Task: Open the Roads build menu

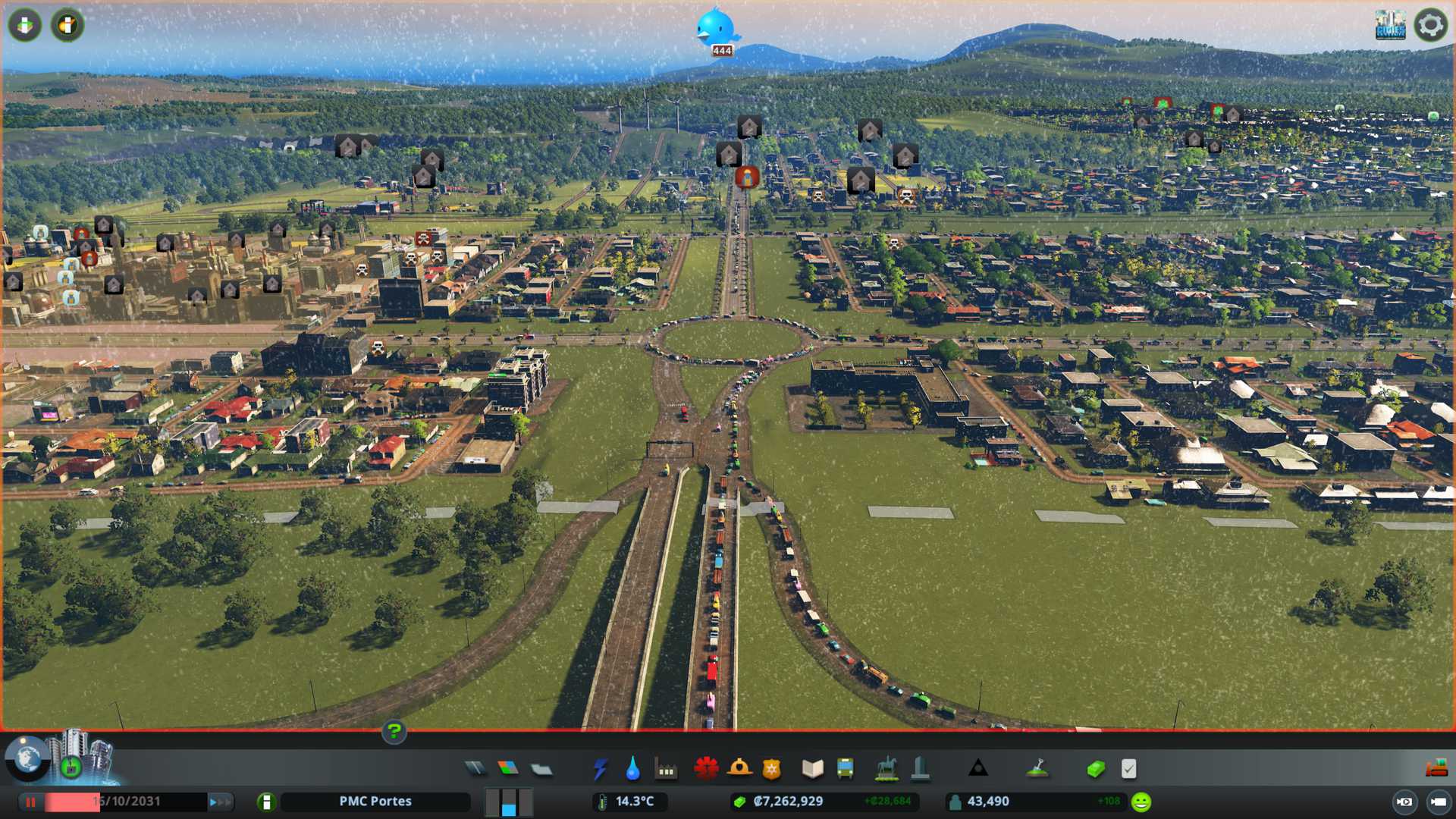Action: (475, 769)
